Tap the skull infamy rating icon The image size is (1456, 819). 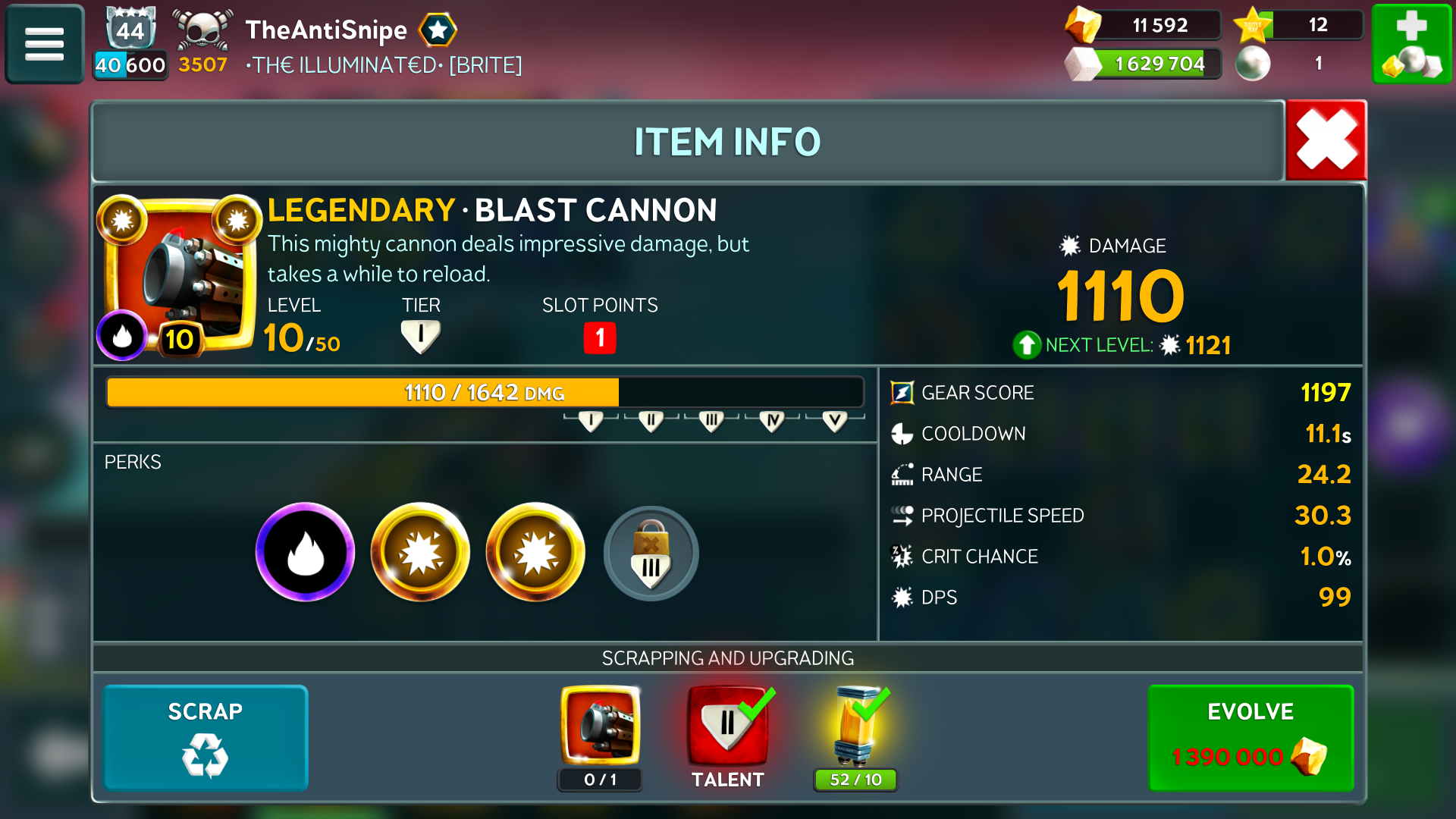(202, 32)
